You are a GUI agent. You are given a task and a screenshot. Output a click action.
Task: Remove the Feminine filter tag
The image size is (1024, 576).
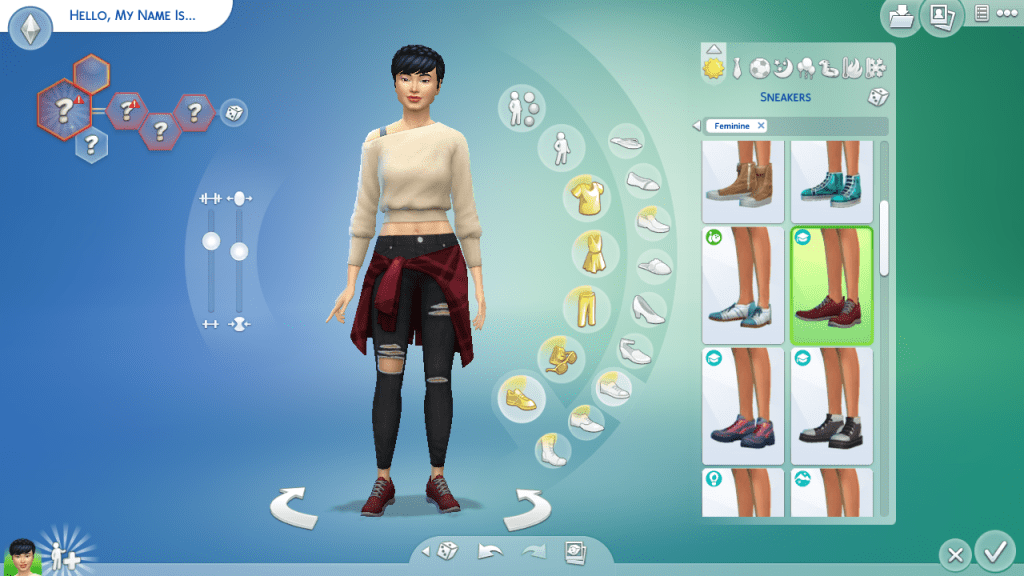tap(761, 126)
